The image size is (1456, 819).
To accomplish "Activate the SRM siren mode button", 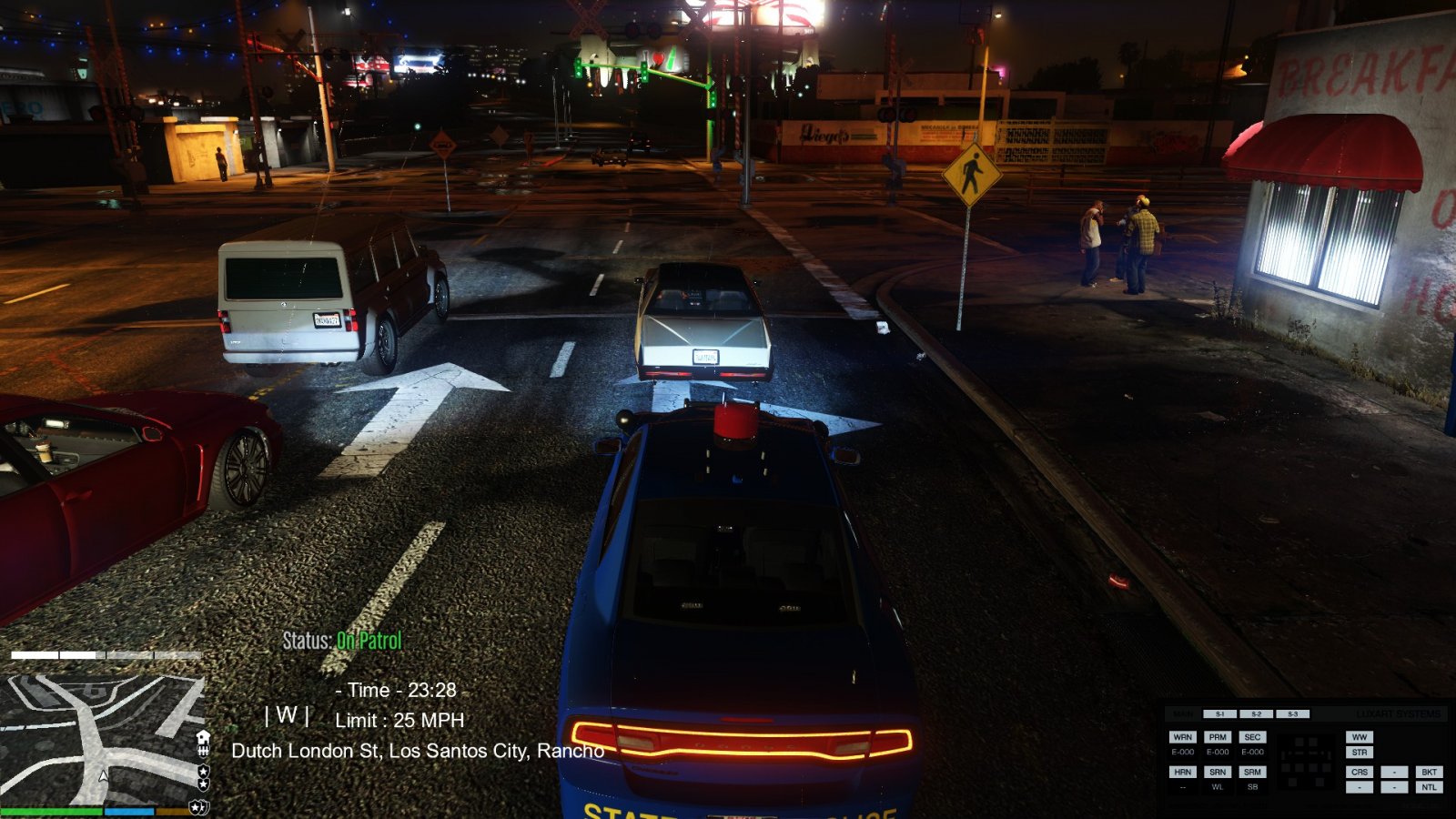I will point(1252,772).
